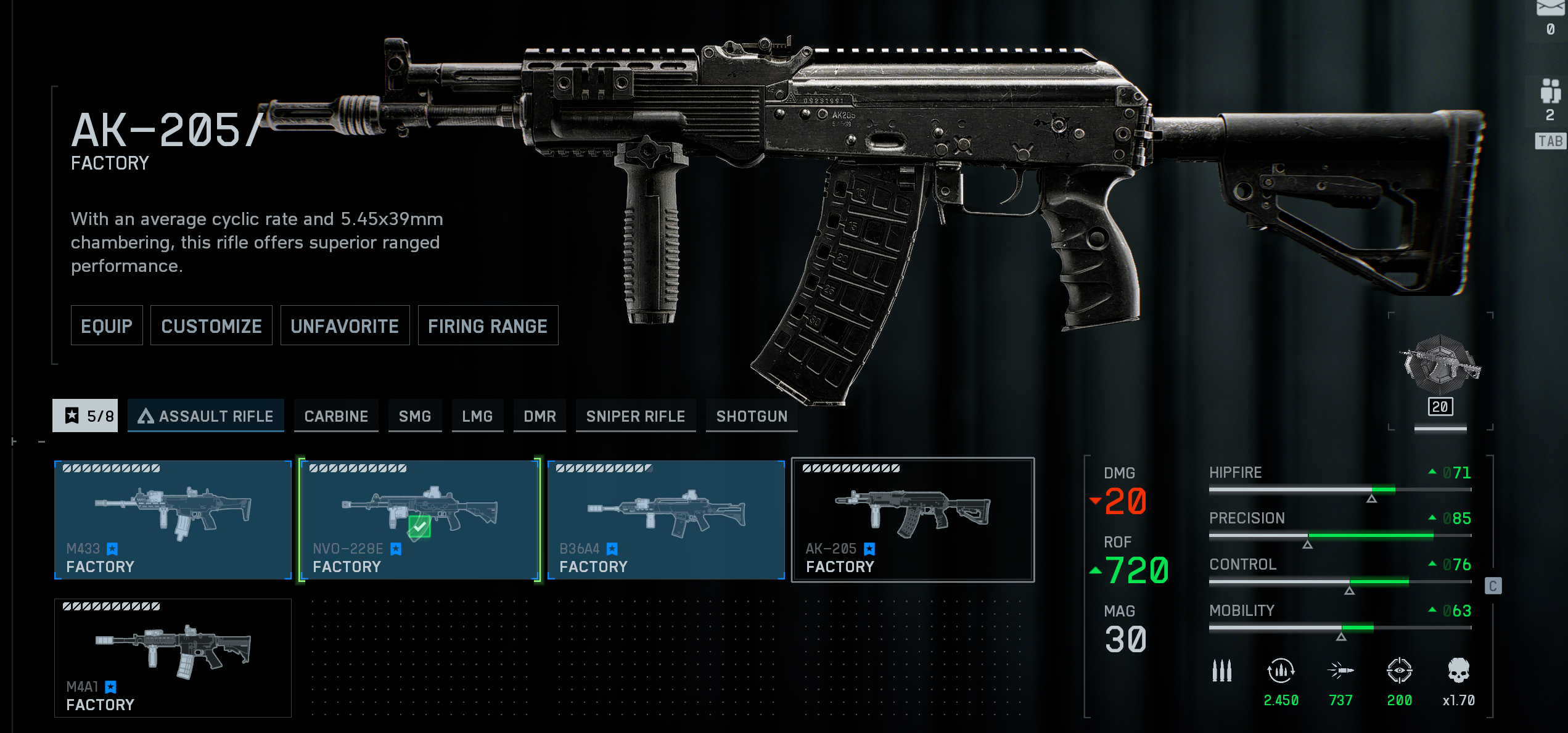Choose the B36A4 Factory weapon tile
The height and width of the screenshot is (733, 1568).
tap(666, 520)
